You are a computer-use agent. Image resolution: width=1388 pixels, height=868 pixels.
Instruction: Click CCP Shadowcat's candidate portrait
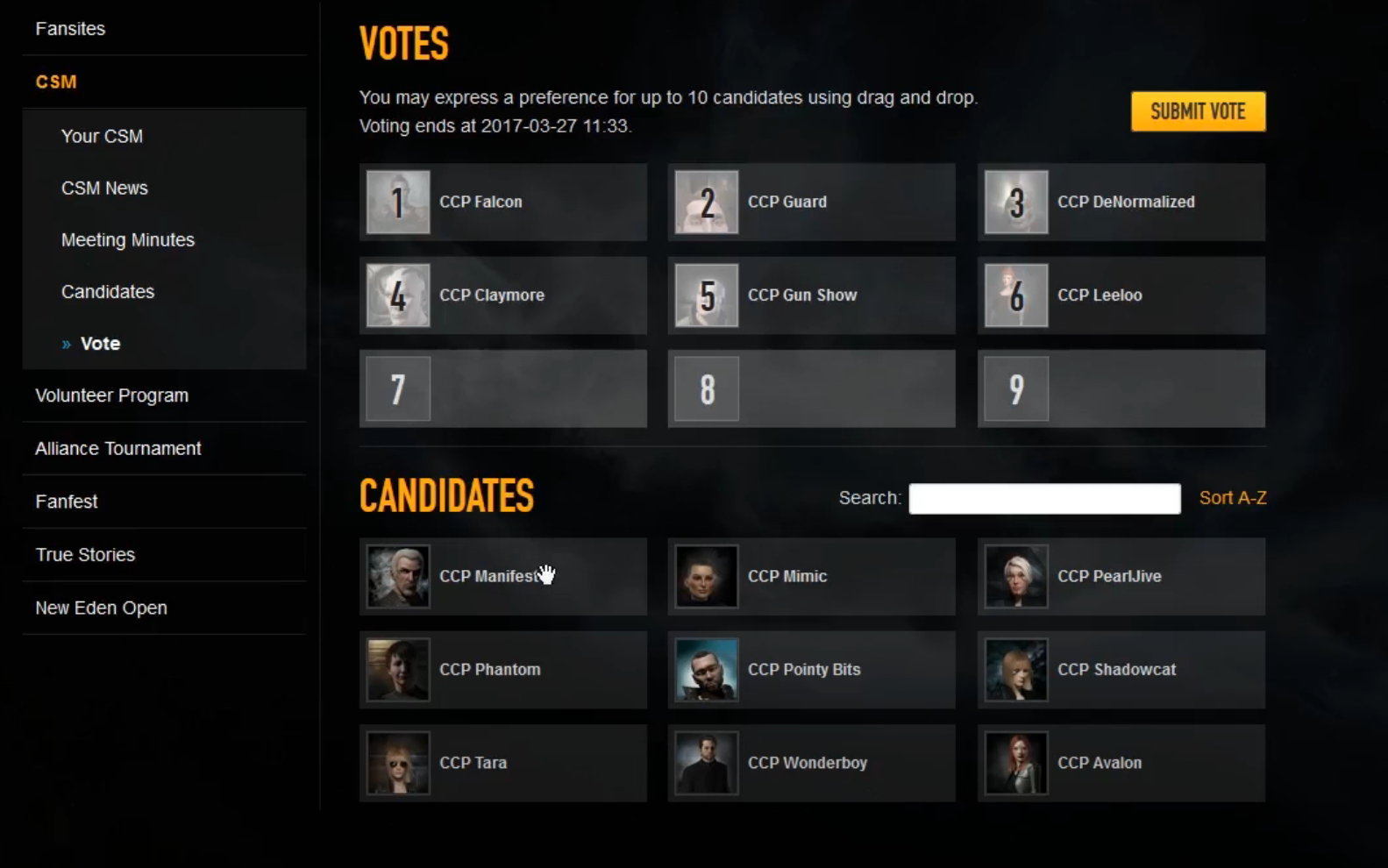[1015, 669]
